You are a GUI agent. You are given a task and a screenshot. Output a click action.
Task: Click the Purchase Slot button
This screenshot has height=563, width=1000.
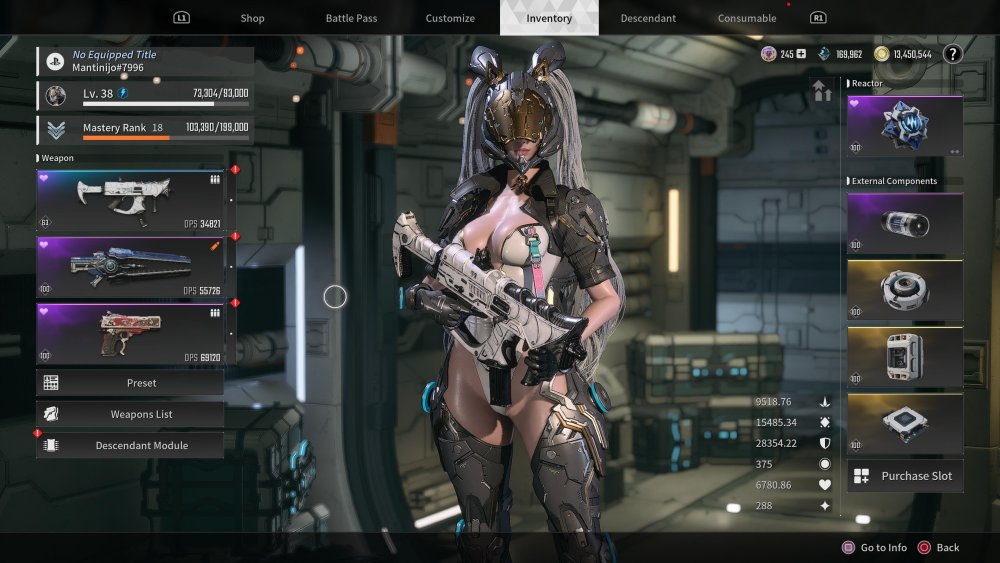[x=904, y=476]
